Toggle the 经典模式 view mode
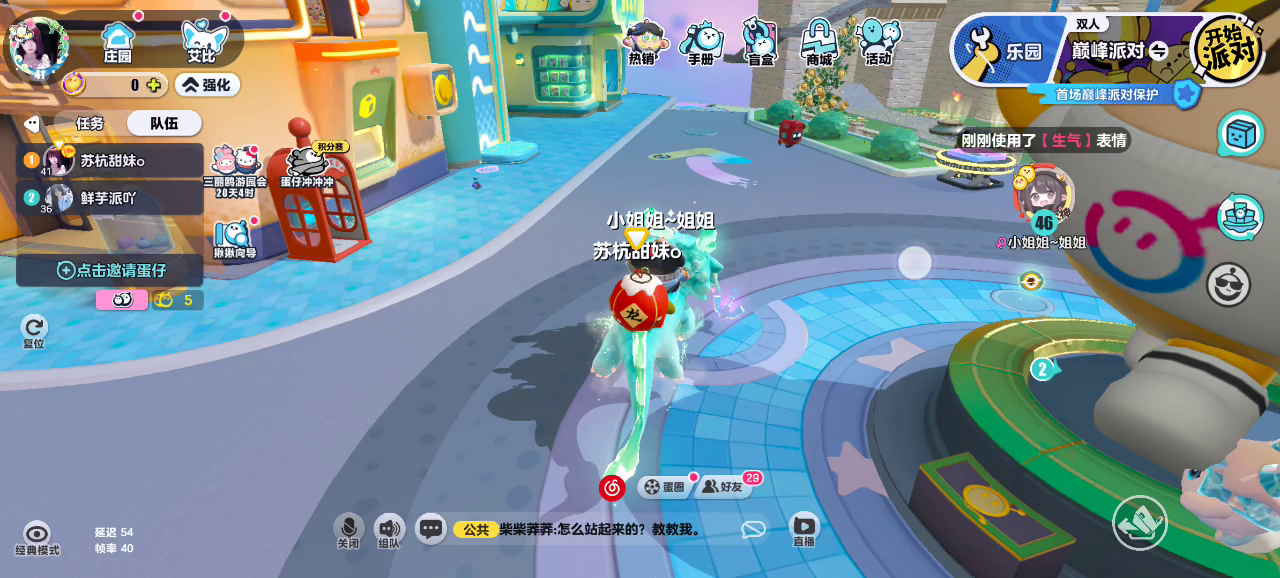The height and width of the screenshot is (578, 1280). (37, 538)
